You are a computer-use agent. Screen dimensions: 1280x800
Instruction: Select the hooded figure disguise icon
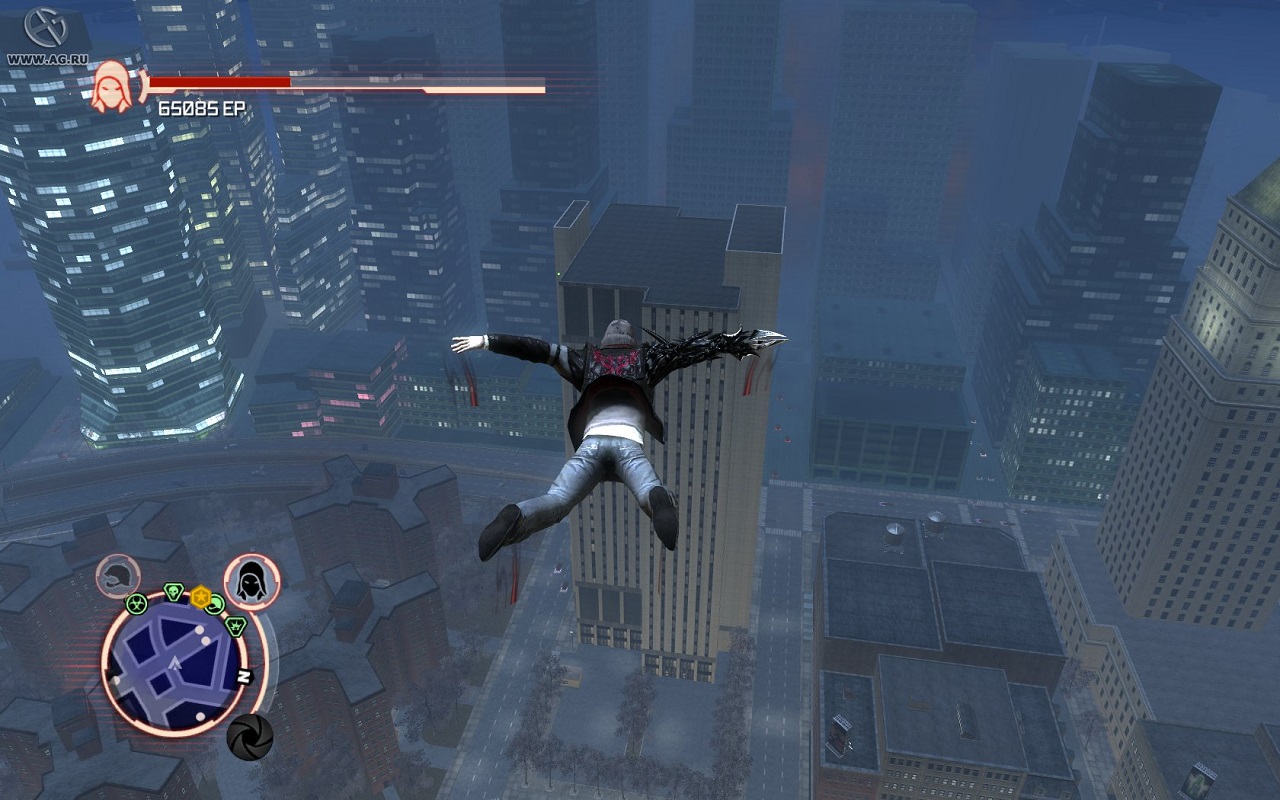coord(251,580)
